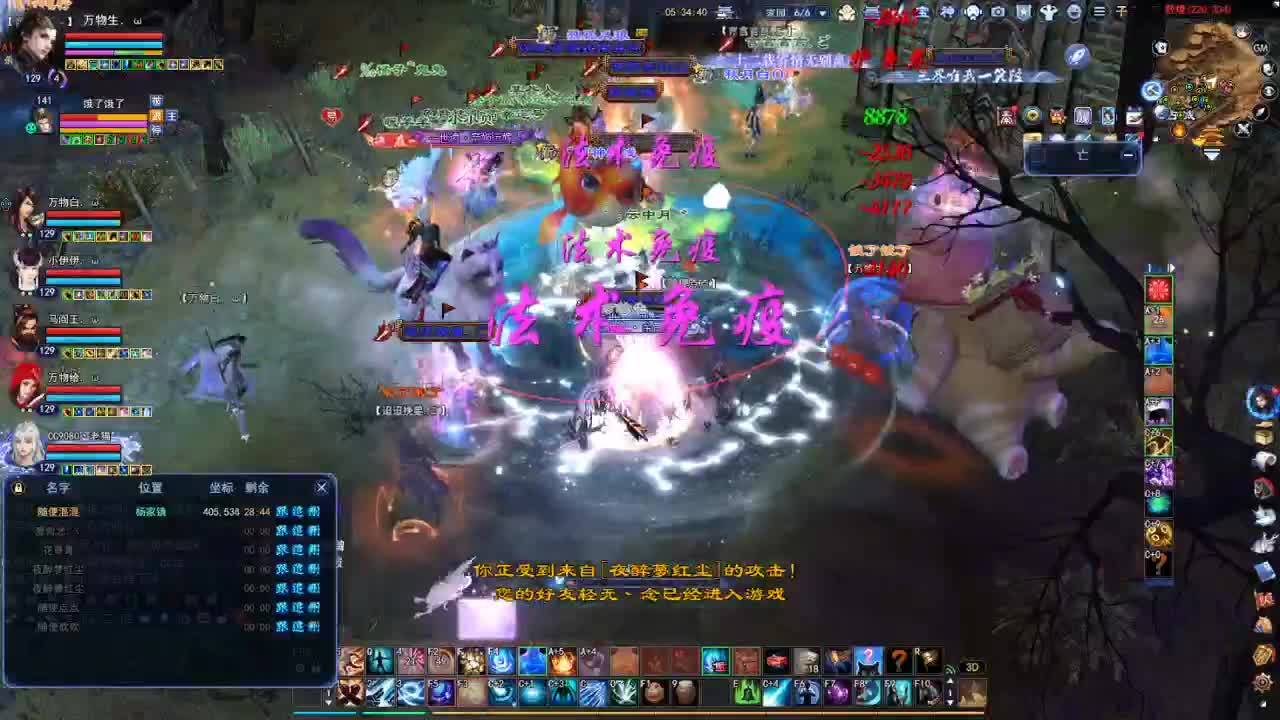The height and width of the screenshot is (720, 1280).
Task: Select the shield emblem icon in top bar
Action: click(x=1021, y=12)
